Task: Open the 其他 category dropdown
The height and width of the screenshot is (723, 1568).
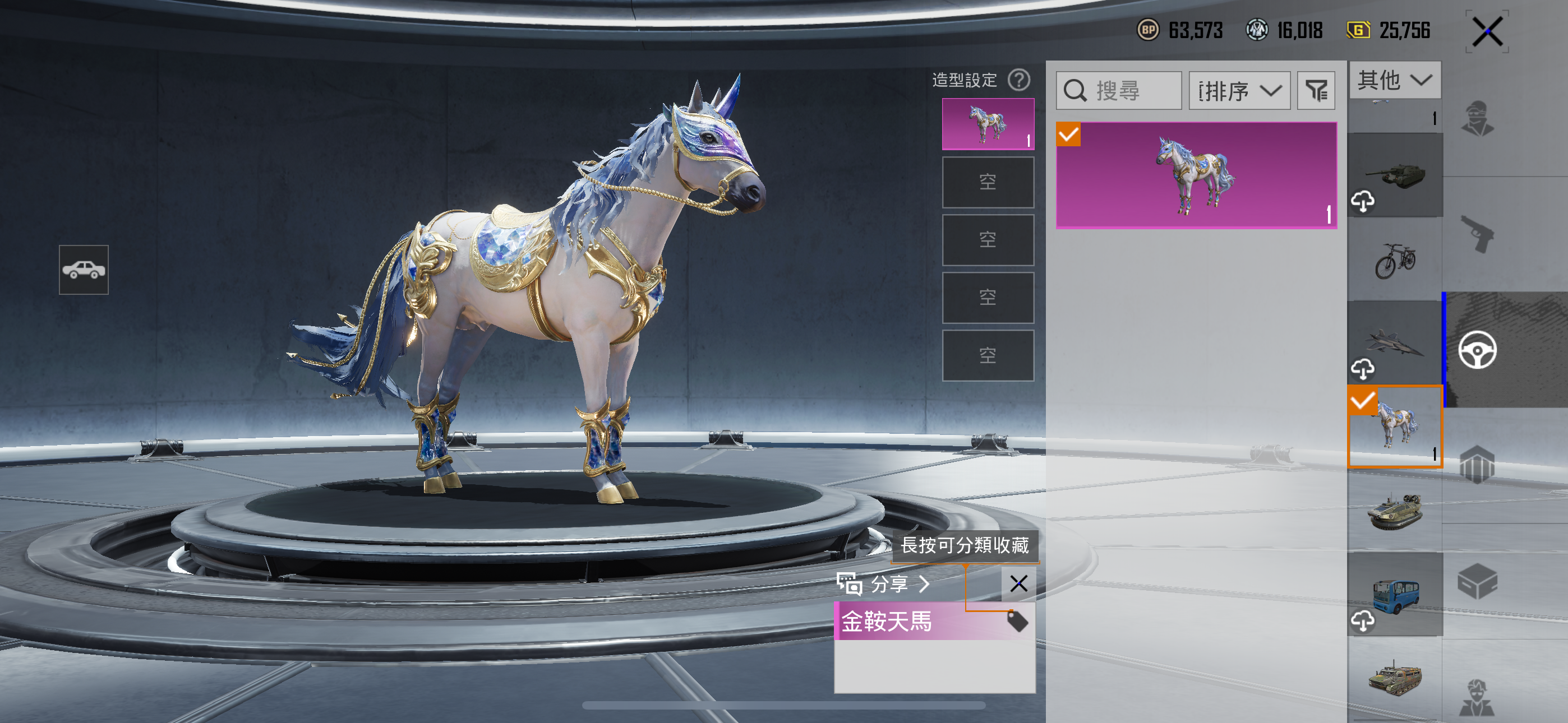Action: 1395,80
